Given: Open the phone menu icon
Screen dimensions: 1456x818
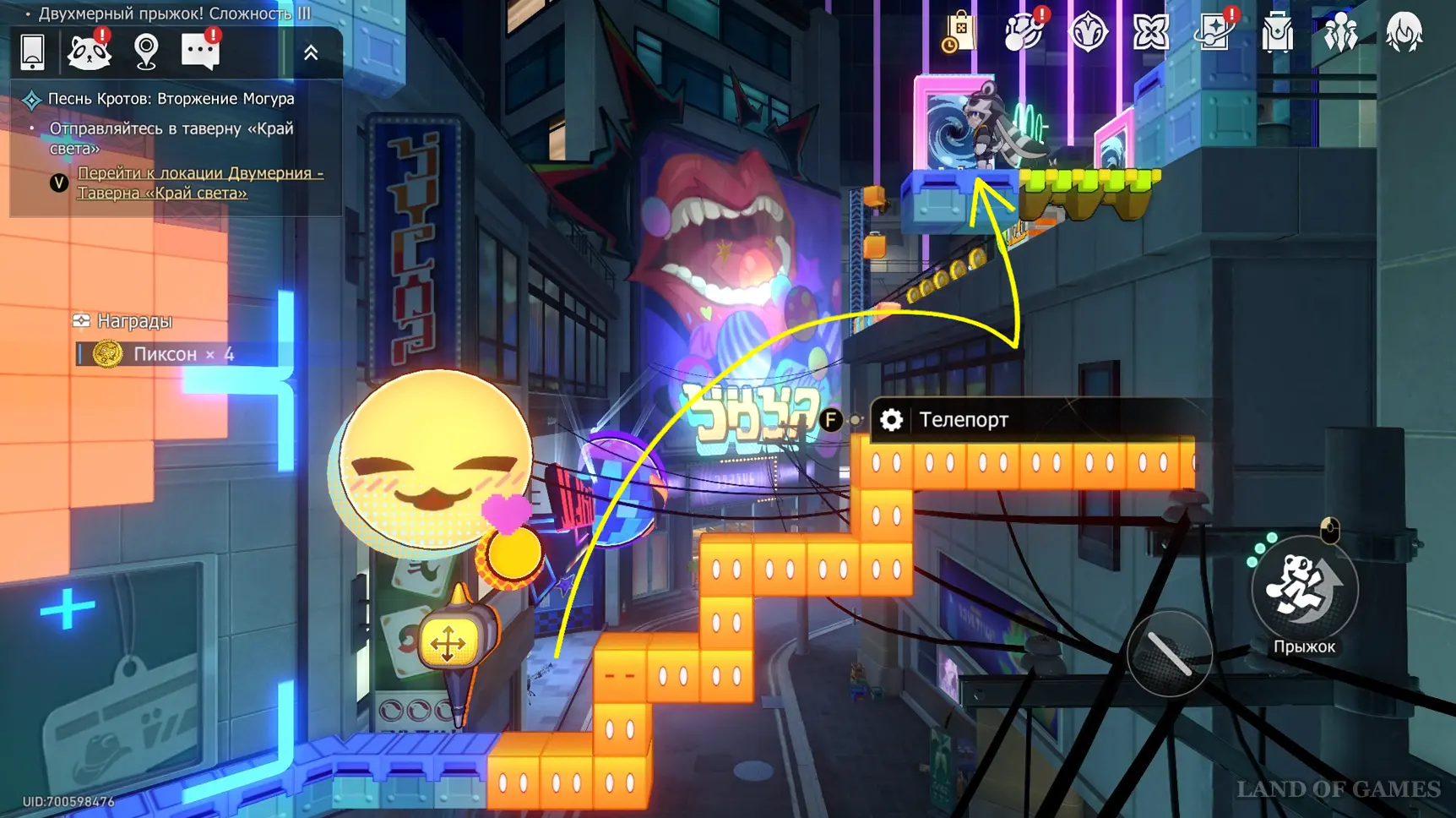Looking at the screenshot, I should point(32,52).
